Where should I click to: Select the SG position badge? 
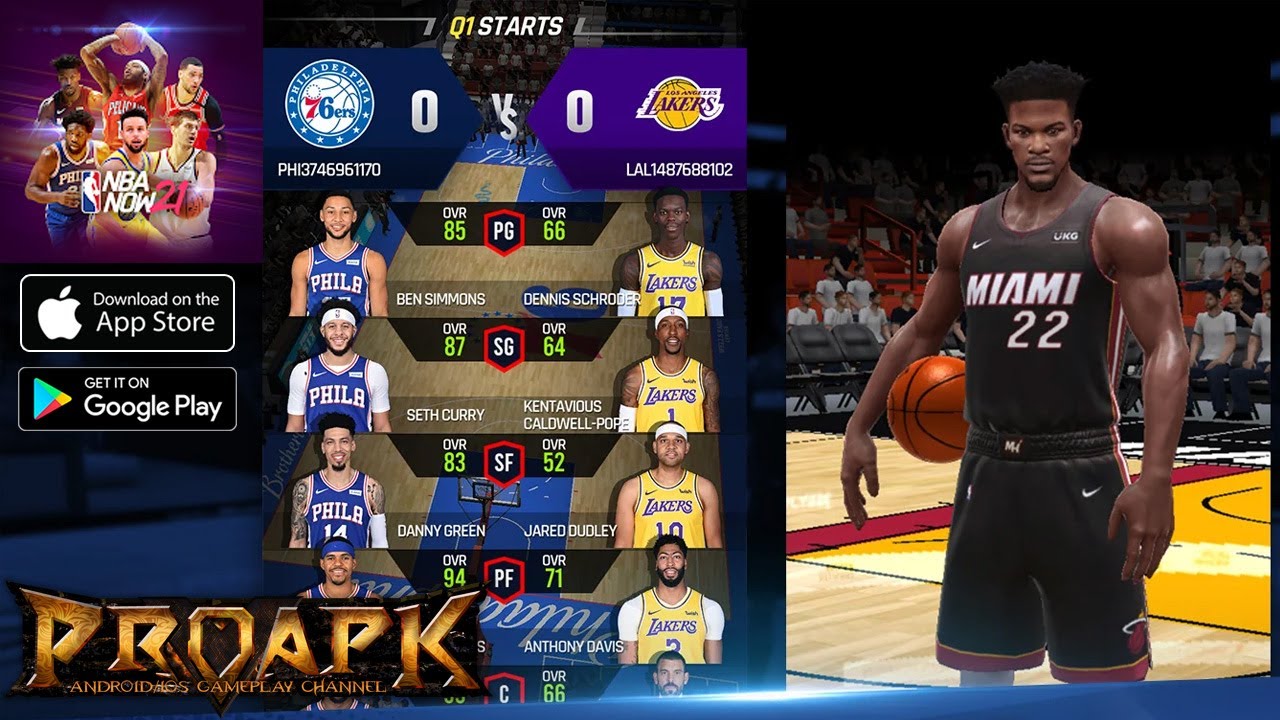click(x=503, y=347)
